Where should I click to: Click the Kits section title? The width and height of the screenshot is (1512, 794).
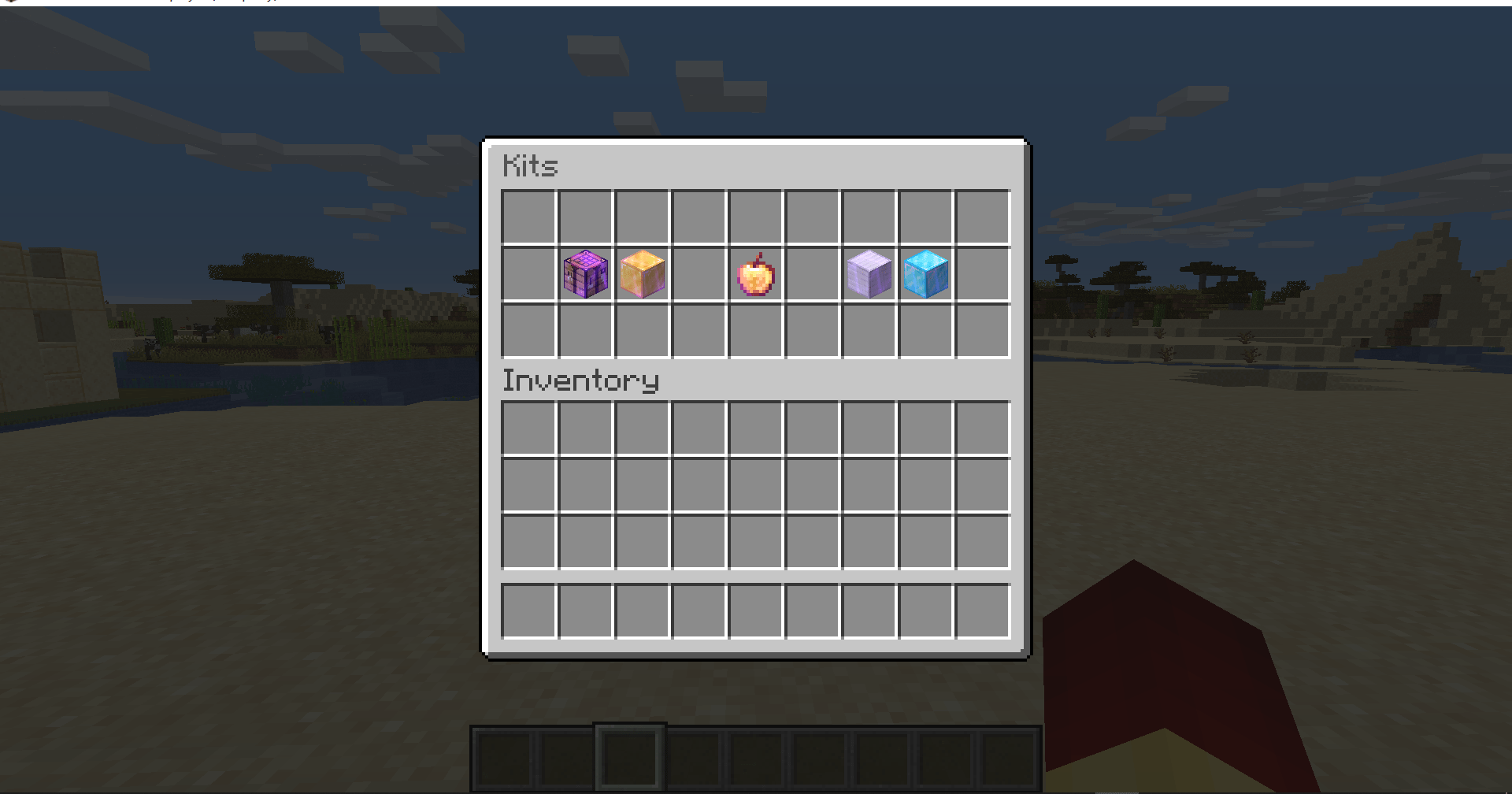pos(532,166)
